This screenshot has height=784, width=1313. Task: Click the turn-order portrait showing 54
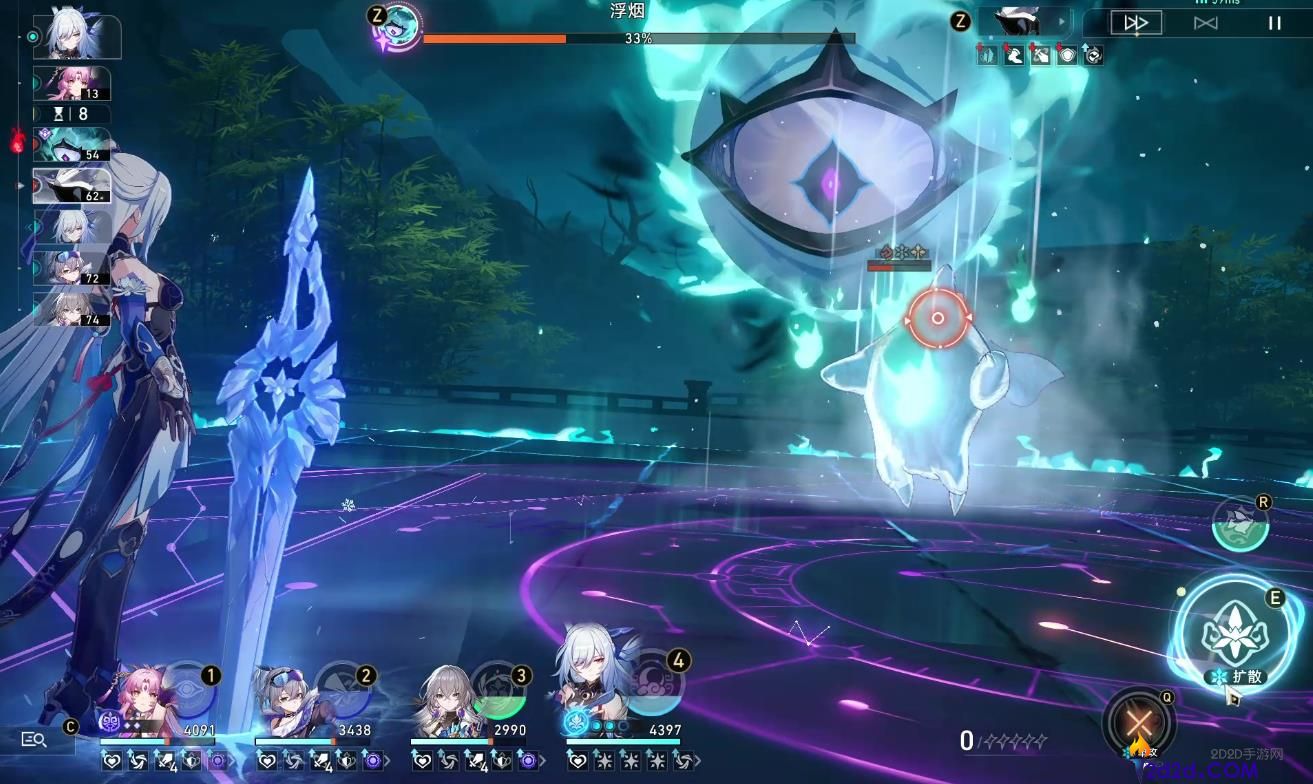(x=73, y=145)
